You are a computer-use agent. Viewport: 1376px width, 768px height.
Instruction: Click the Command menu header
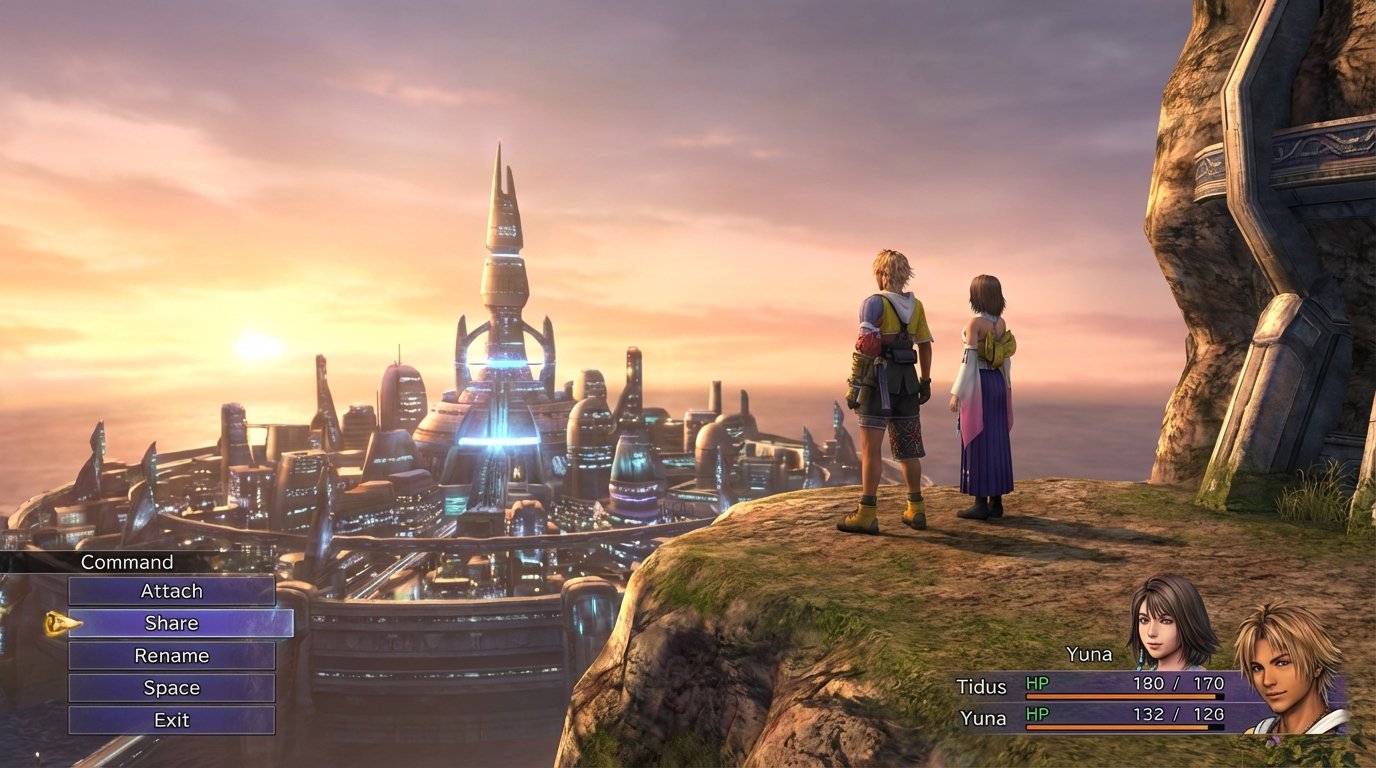point(128,561)
